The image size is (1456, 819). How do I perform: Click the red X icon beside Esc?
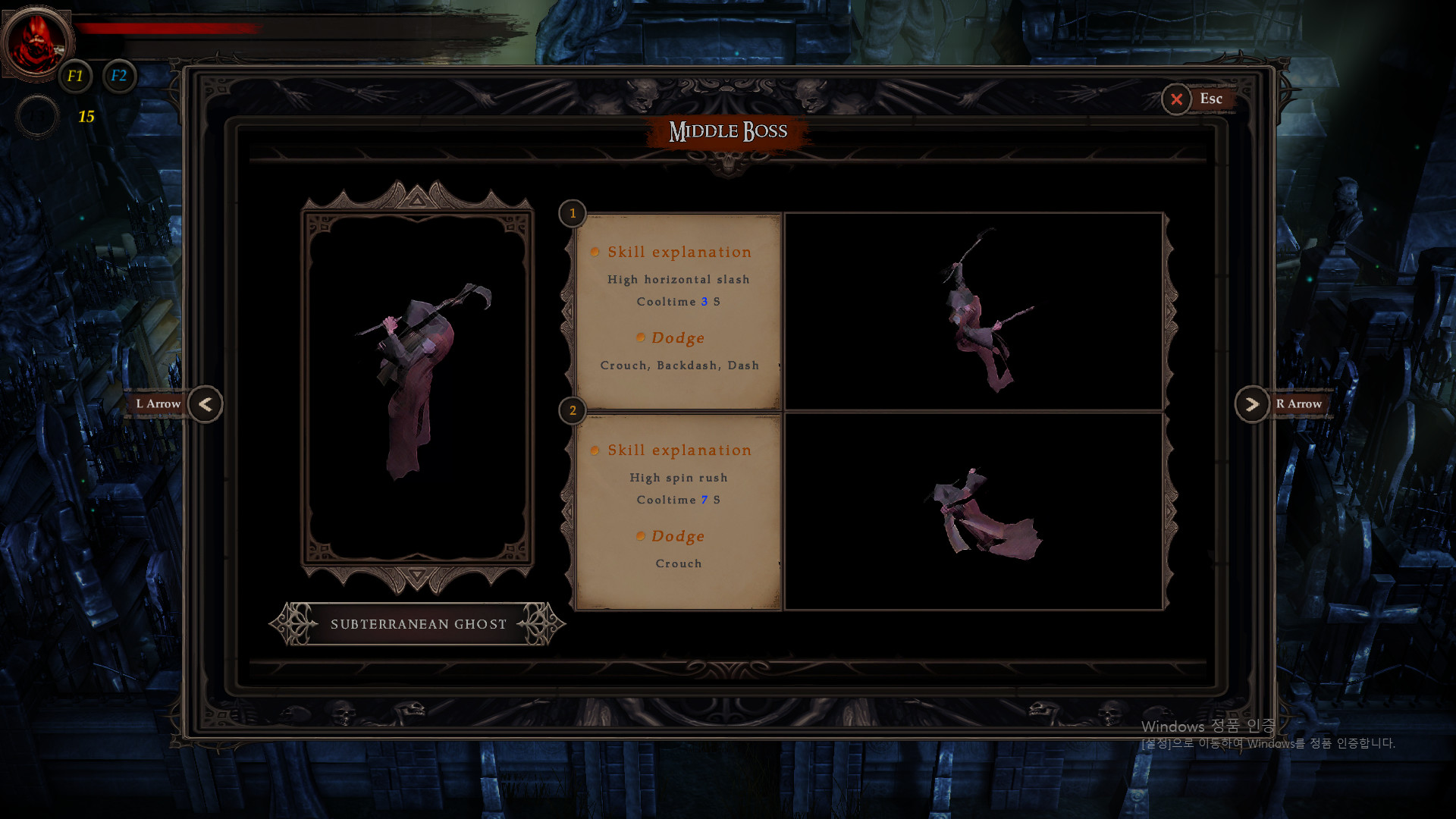(x=1177, y=99)
